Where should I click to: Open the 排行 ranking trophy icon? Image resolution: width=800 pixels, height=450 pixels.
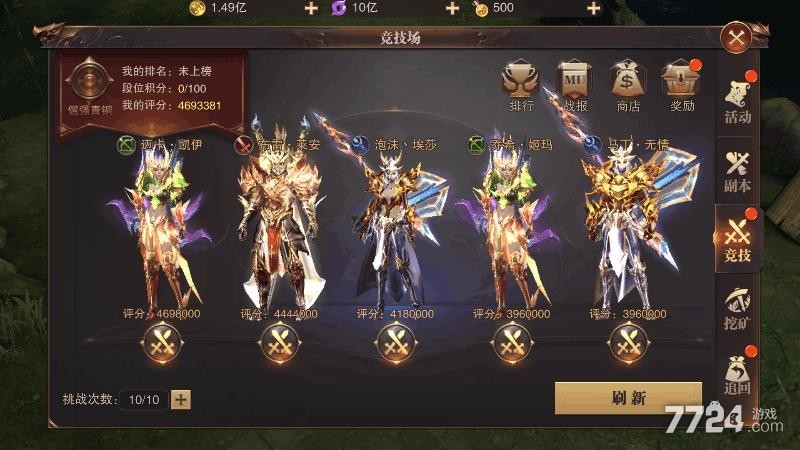pyautogui.click(x=522, y=82)
